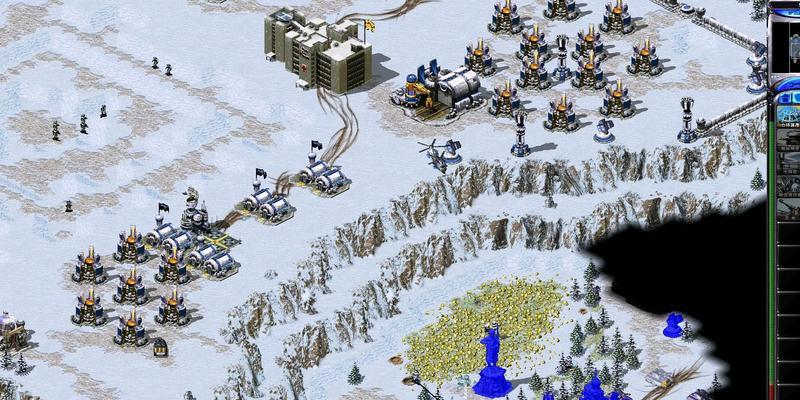Switch to the structures build tab

[783, 96]
